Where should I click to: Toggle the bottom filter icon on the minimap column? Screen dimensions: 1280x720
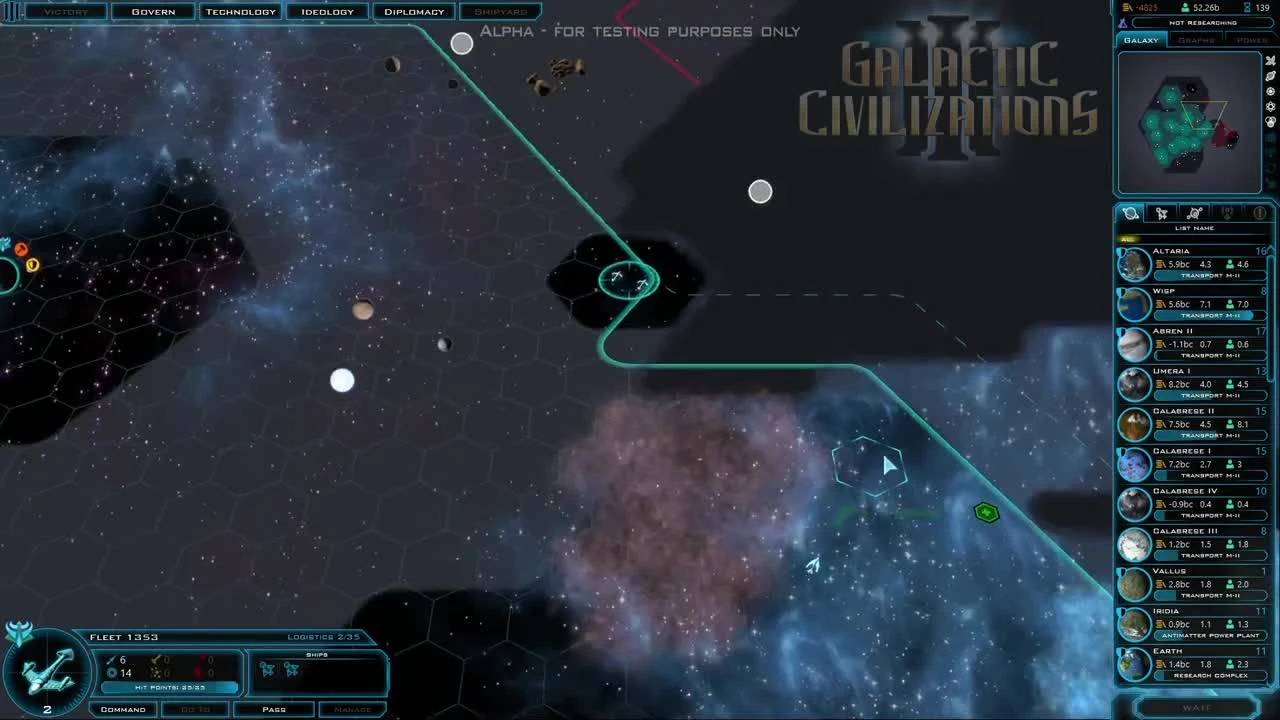click(1268, 122)
